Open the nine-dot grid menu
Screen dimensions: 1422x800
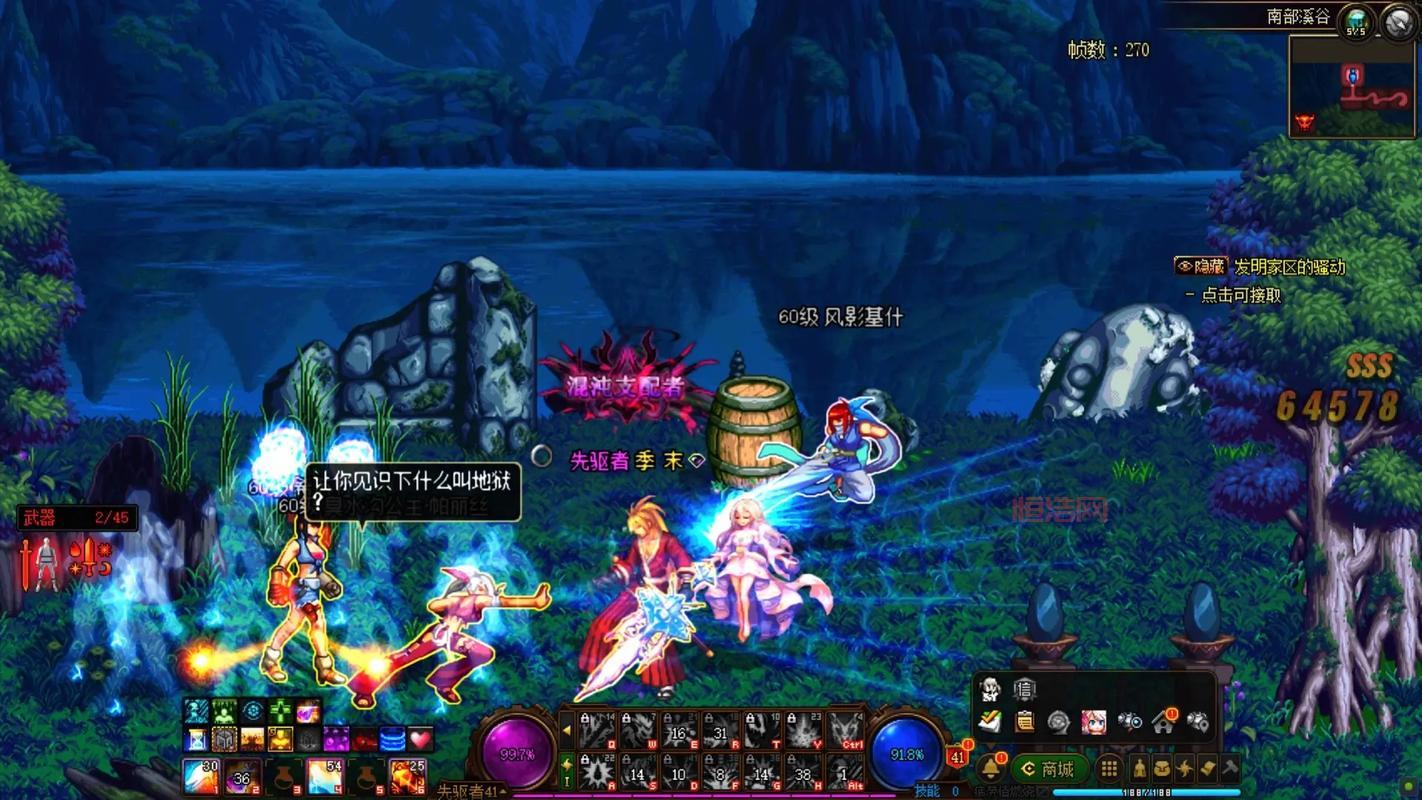pos(1109,769)
